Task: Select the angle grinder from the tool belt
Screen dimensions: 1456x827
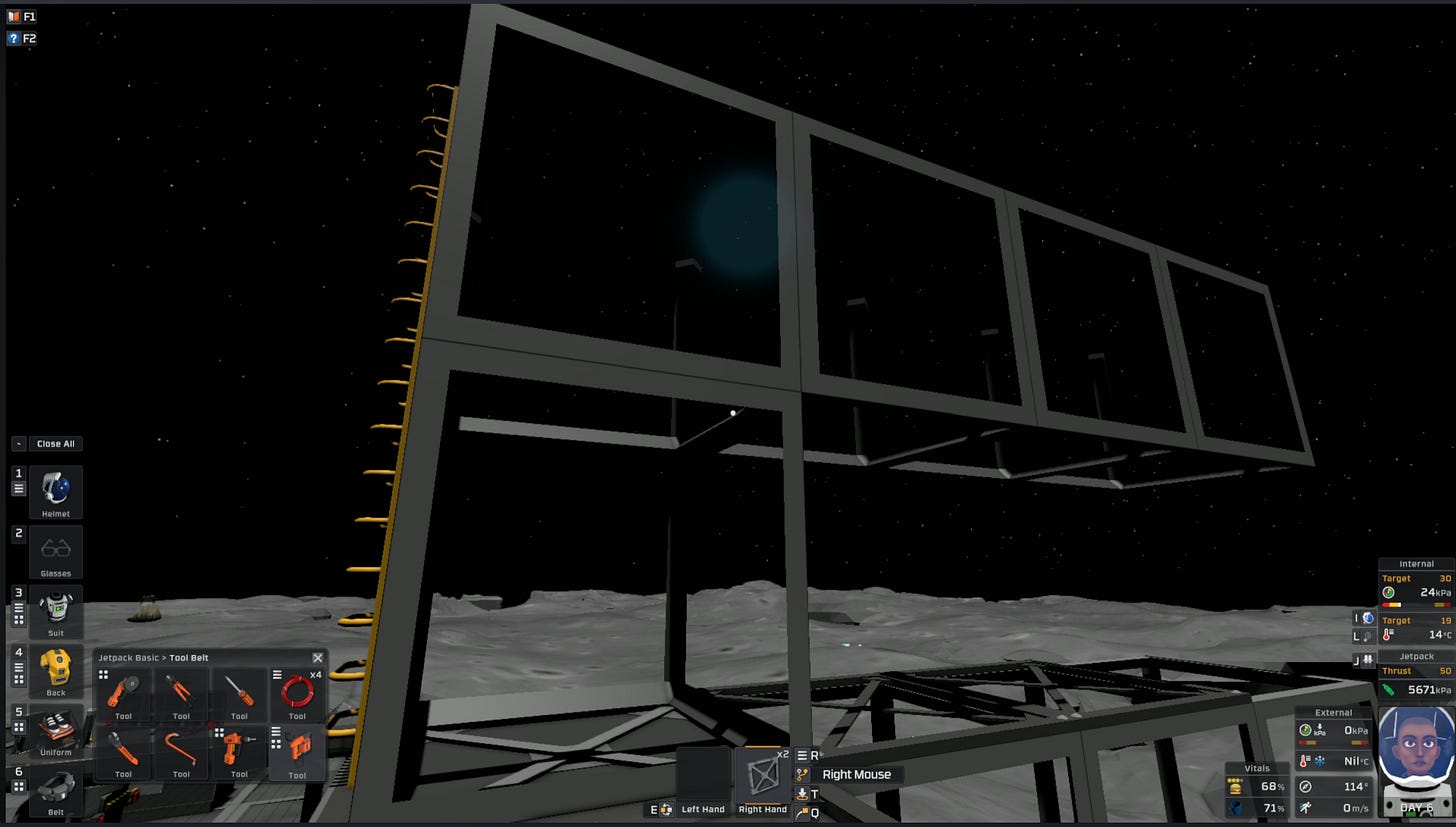Action: tap(123, 690)
